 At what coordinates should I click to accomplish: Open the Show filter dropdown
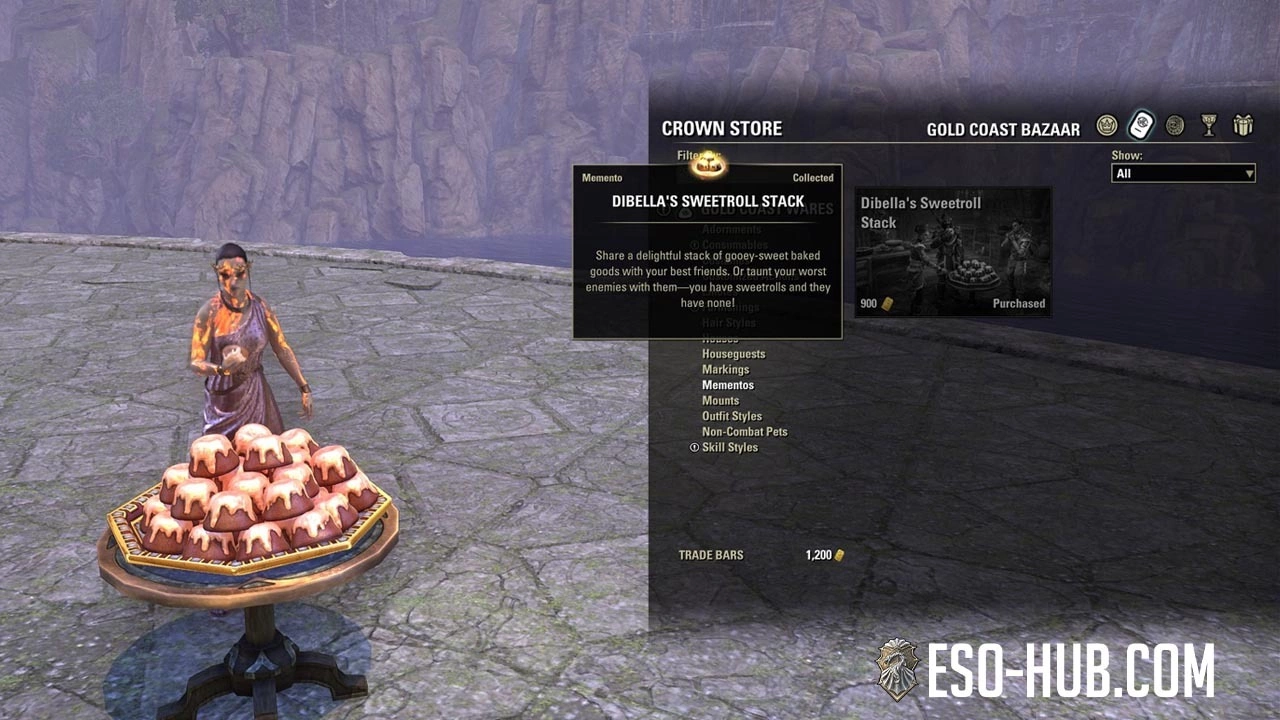(1183, 174)
